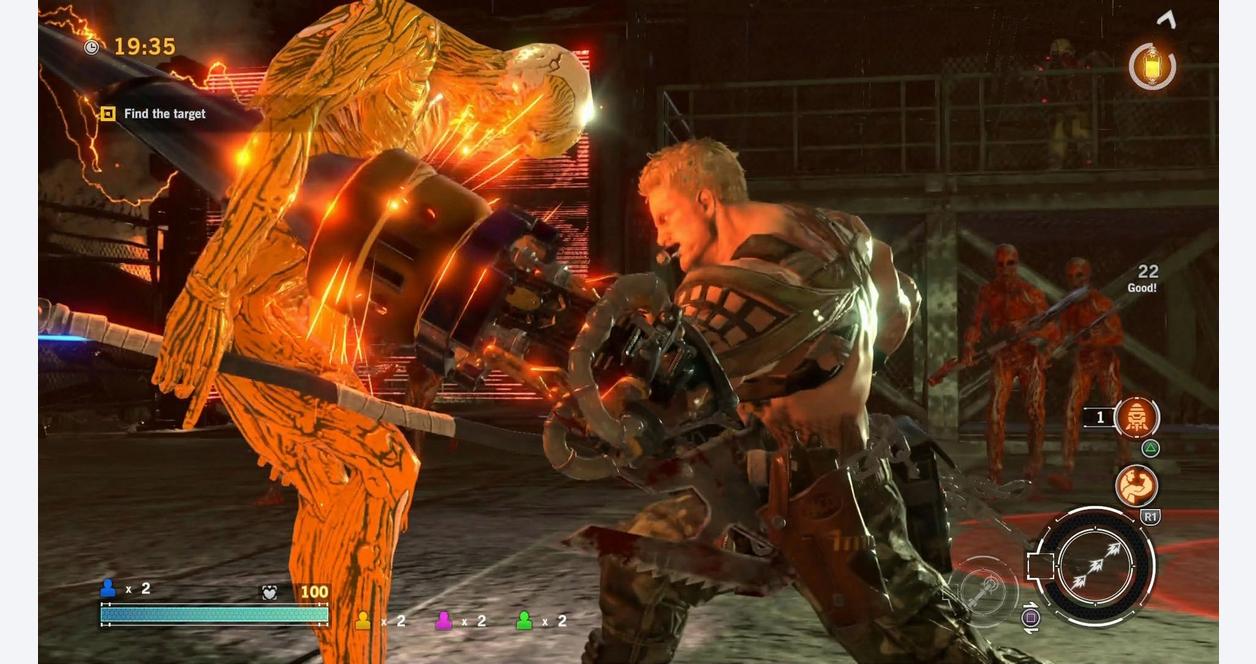Activate the orange grapple ability icon
Image resolution: width=1256 pixels, height=664 pixels.
click(x=1136, y=486)
